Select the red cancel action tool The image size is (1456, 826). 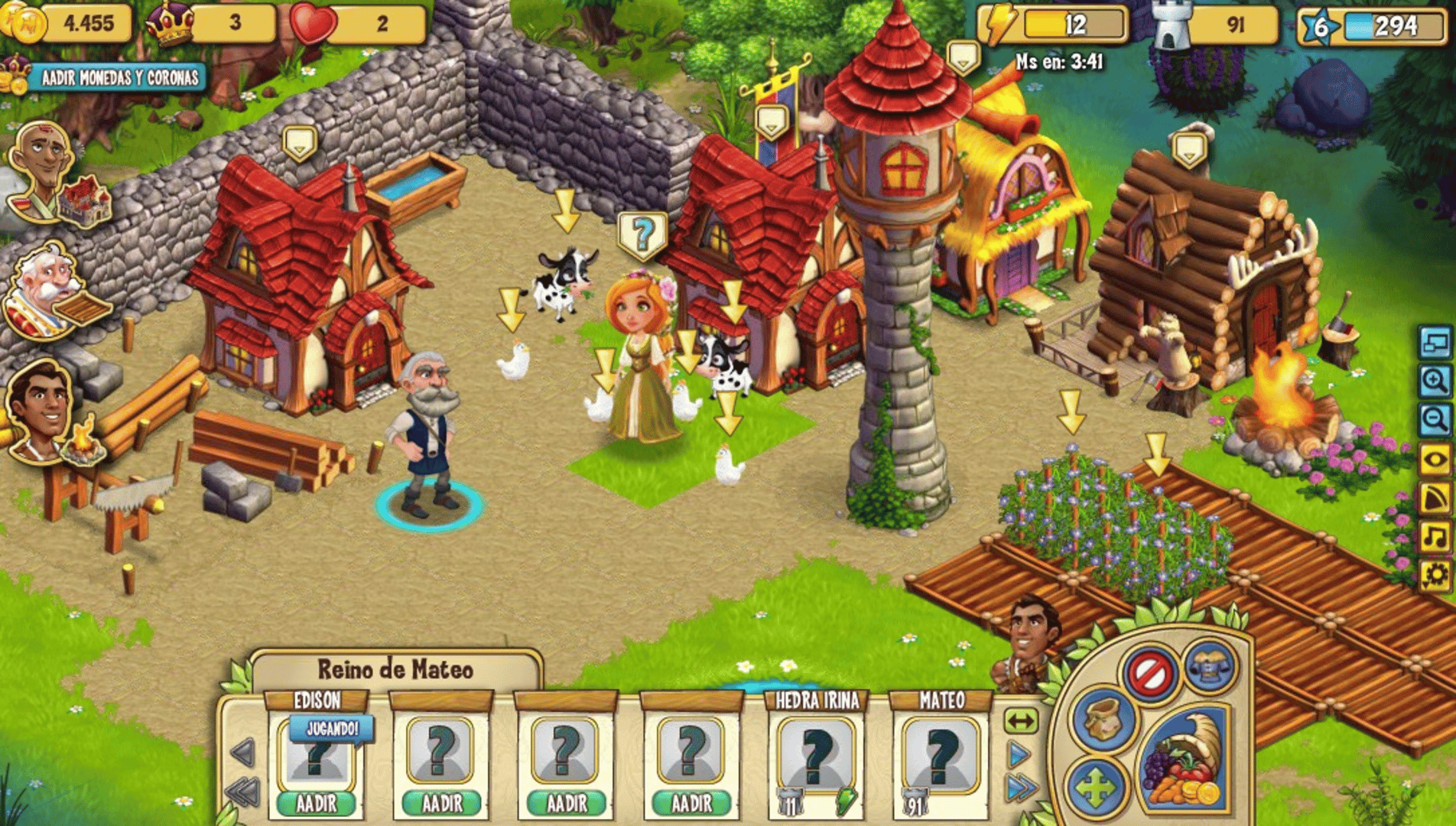pos(1149,673)
